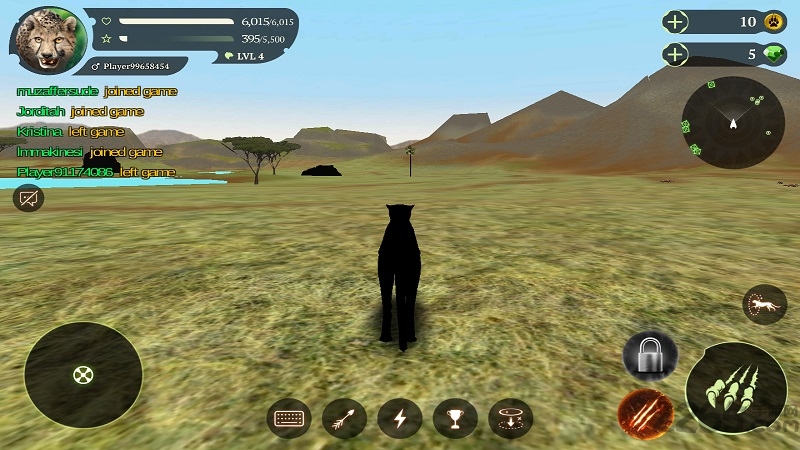Open the circular minimap
The height and width of the screenshot is (450, 800).
(x=733, y=122)
